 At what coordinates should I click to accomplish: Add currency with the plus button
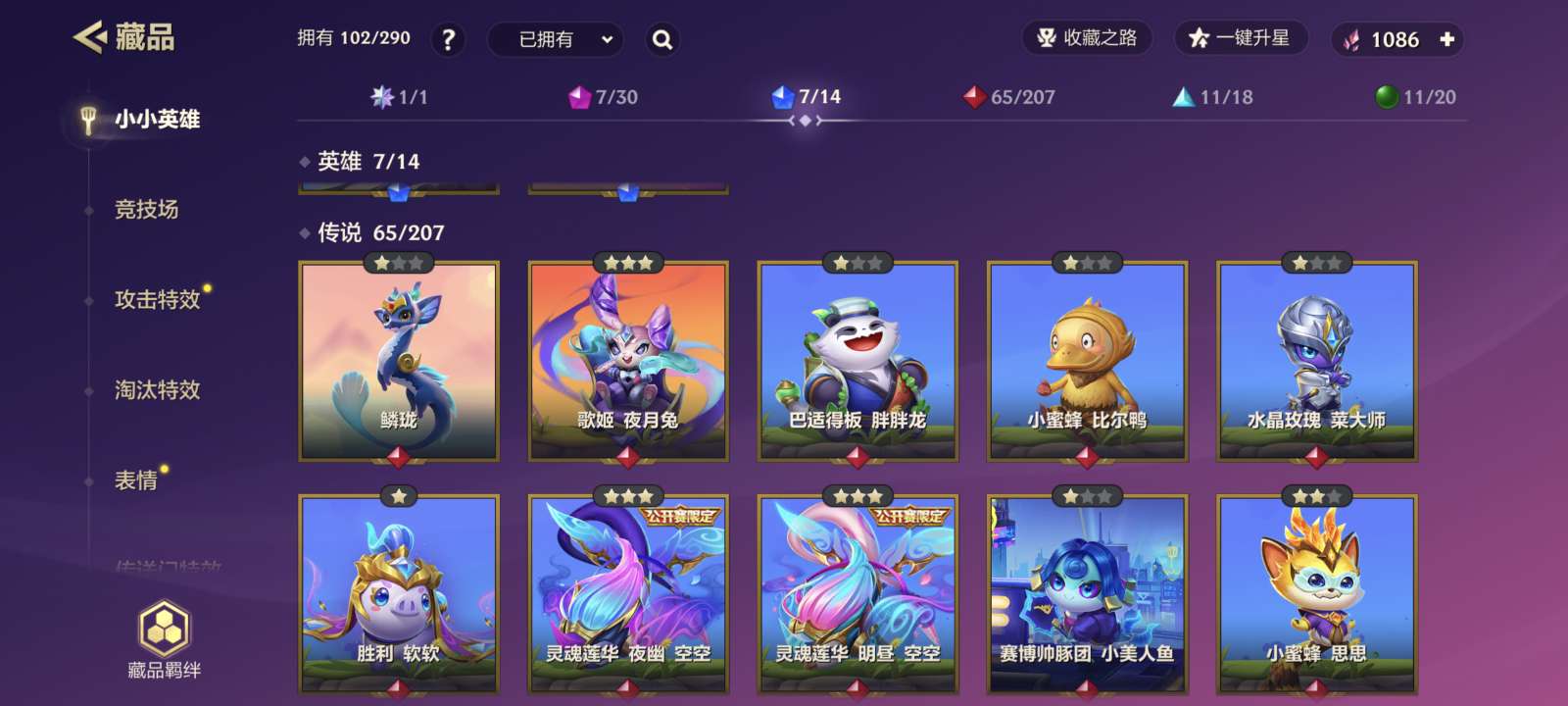click(1446, 40)
